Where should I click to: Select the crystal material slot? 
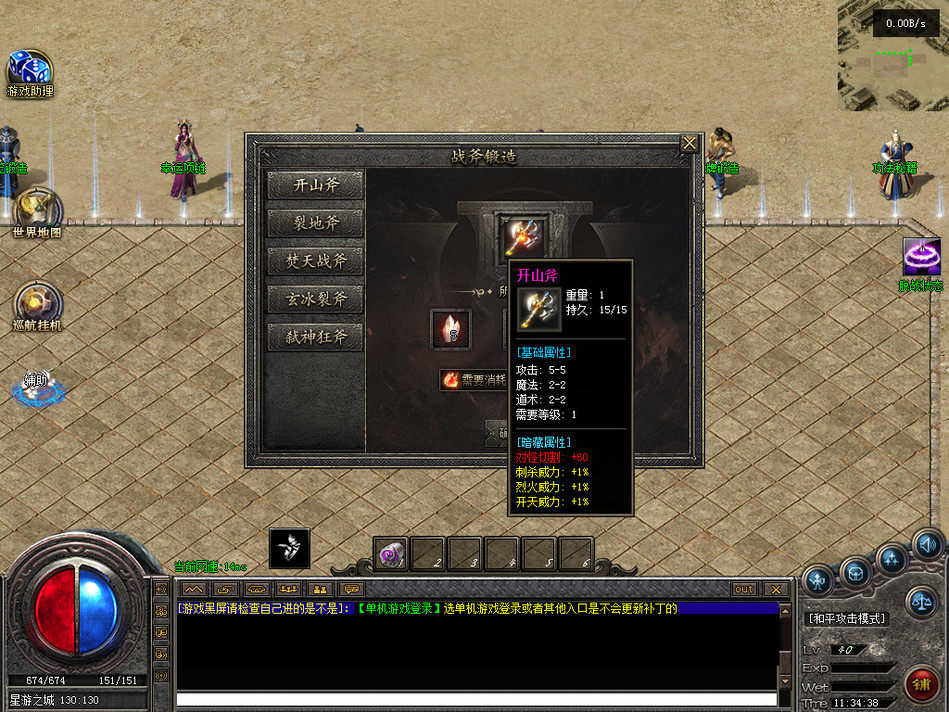(450, 330)
